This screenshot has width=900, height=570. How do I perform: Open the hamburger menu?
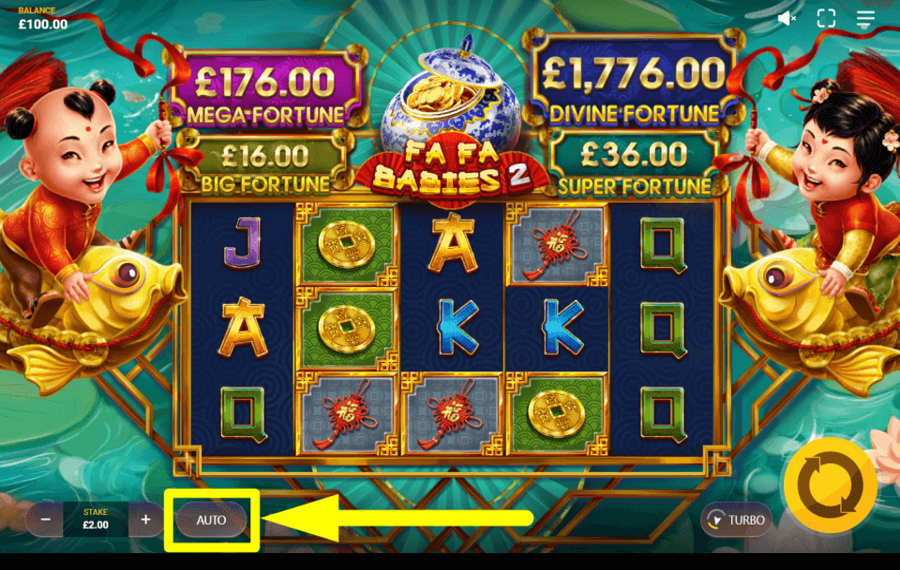tap(866, 18)
